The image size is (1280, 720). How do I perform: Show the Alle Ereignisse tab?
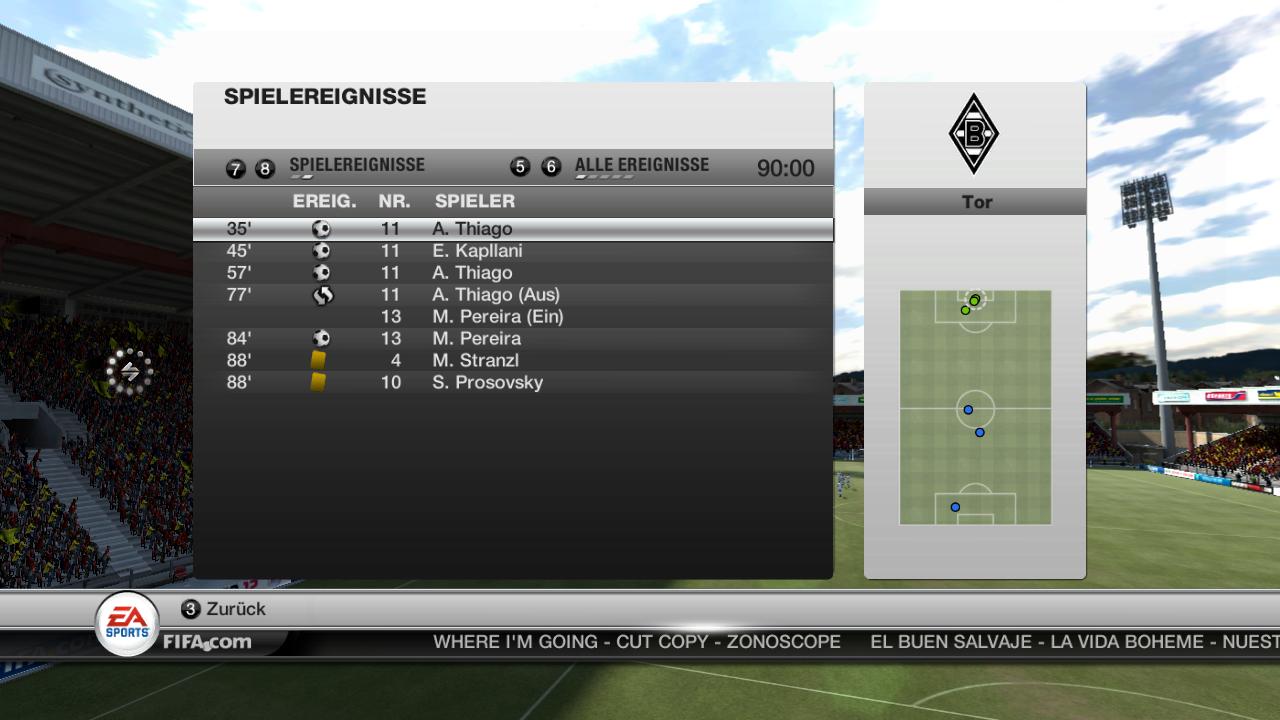click(x=641, y=166)
